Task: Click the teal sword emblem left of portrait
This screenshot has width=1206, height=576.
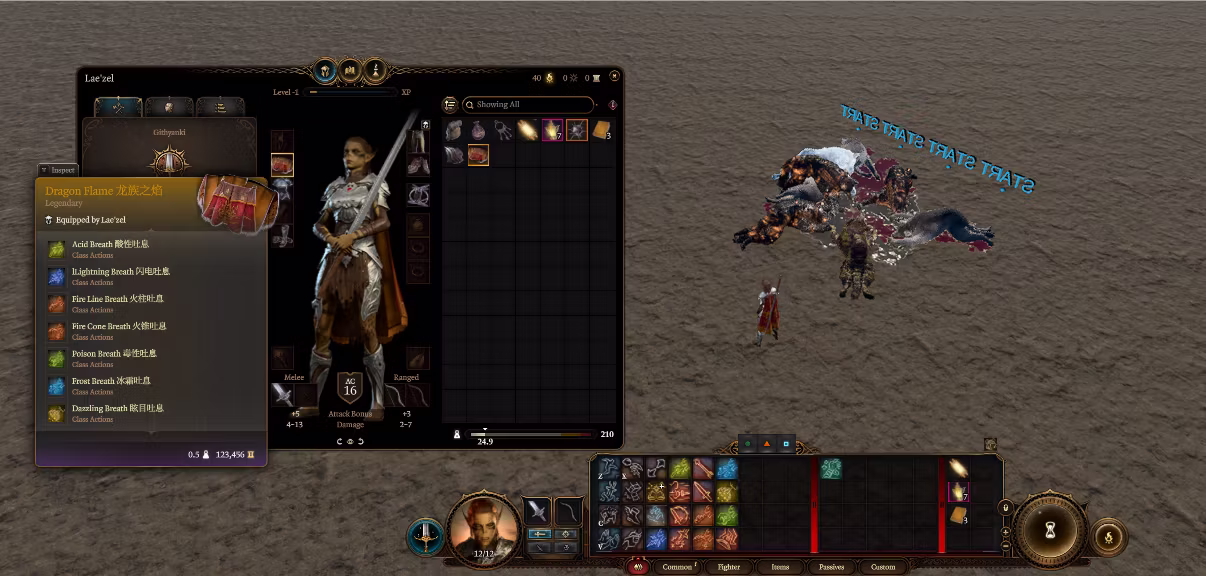Action: (425, 537)
